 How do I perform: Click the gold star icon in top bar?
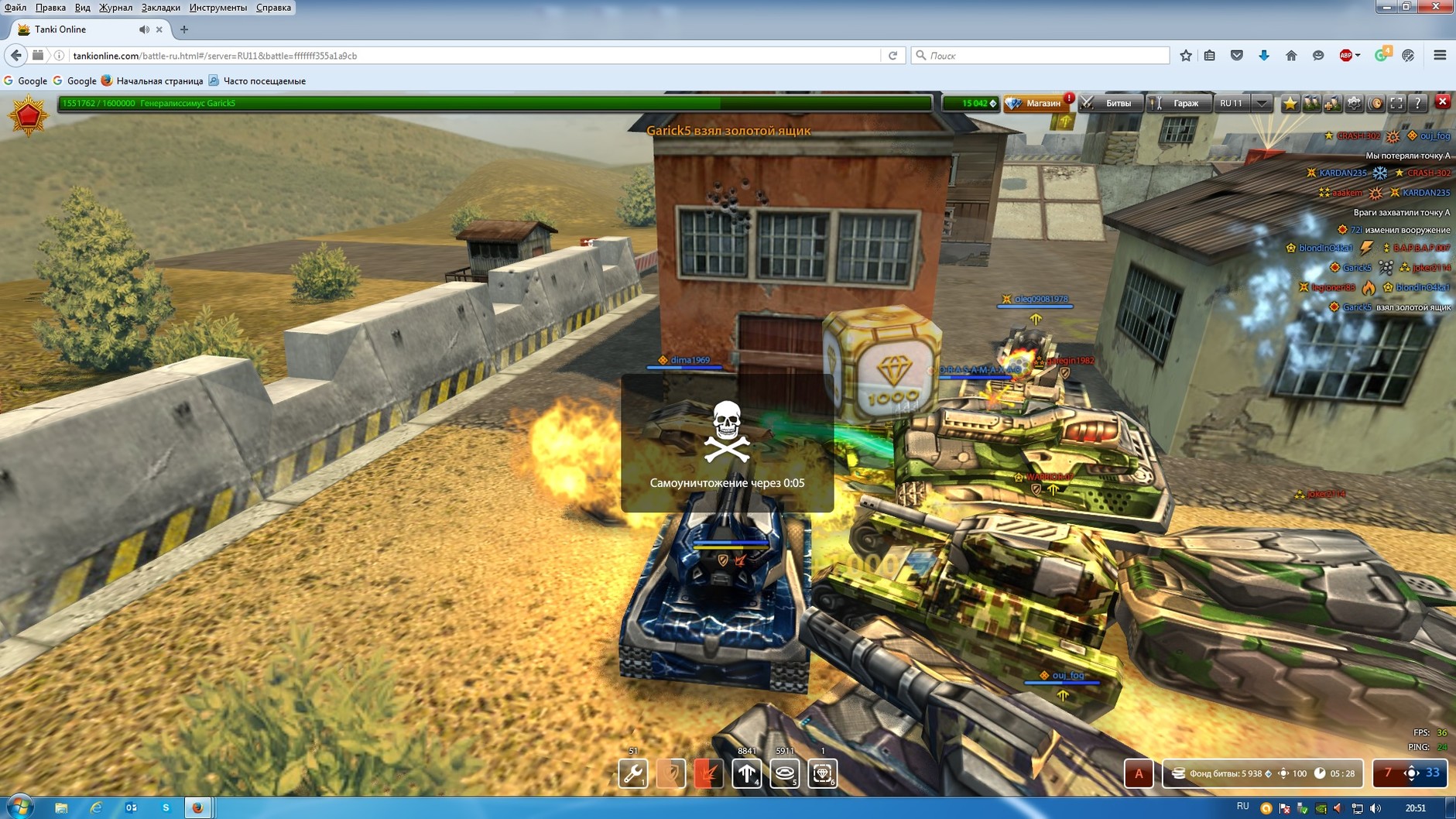(1290, 103)
